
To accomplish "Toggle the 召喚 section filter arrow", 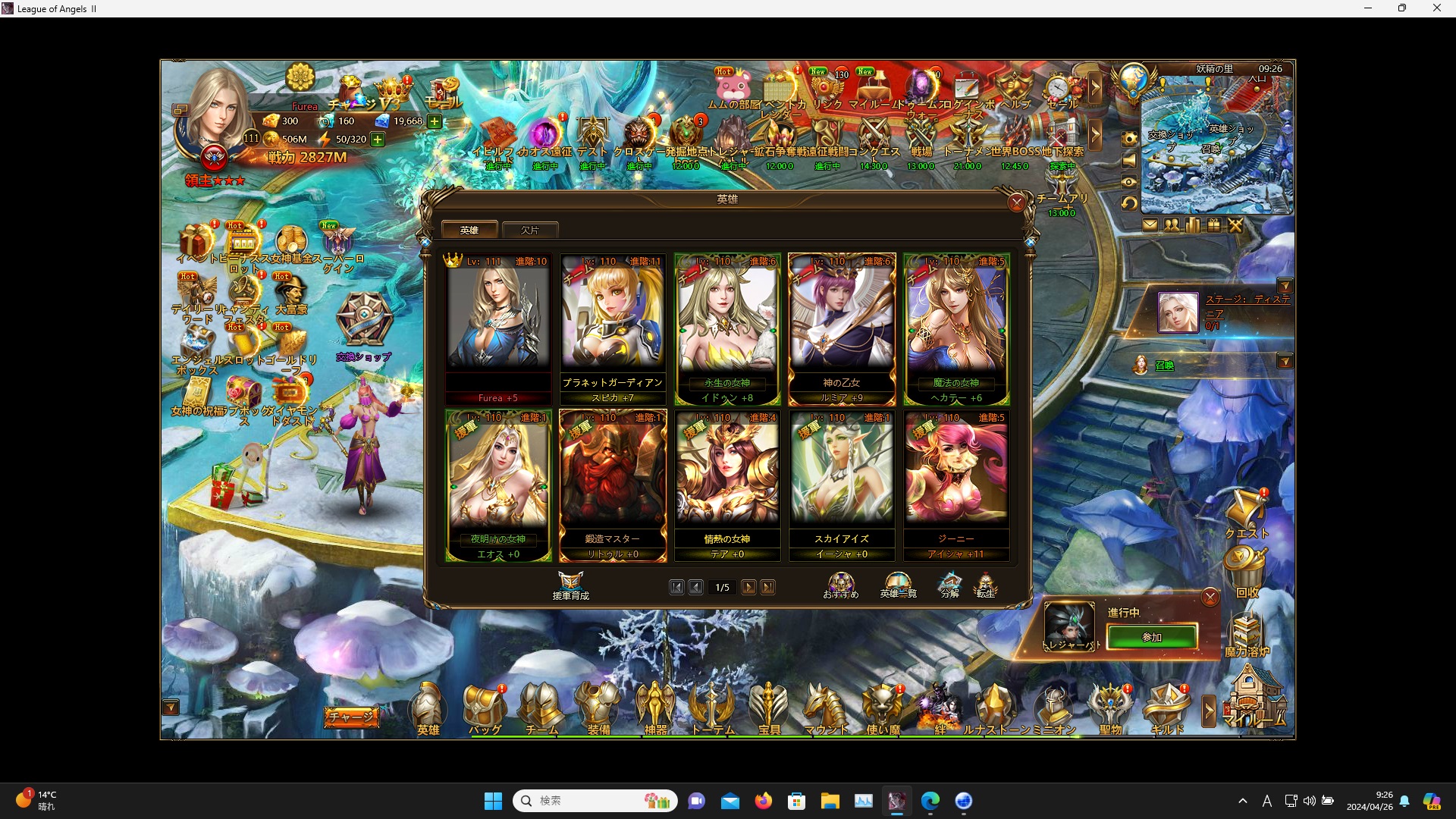I will click(x=1287, y=362).
